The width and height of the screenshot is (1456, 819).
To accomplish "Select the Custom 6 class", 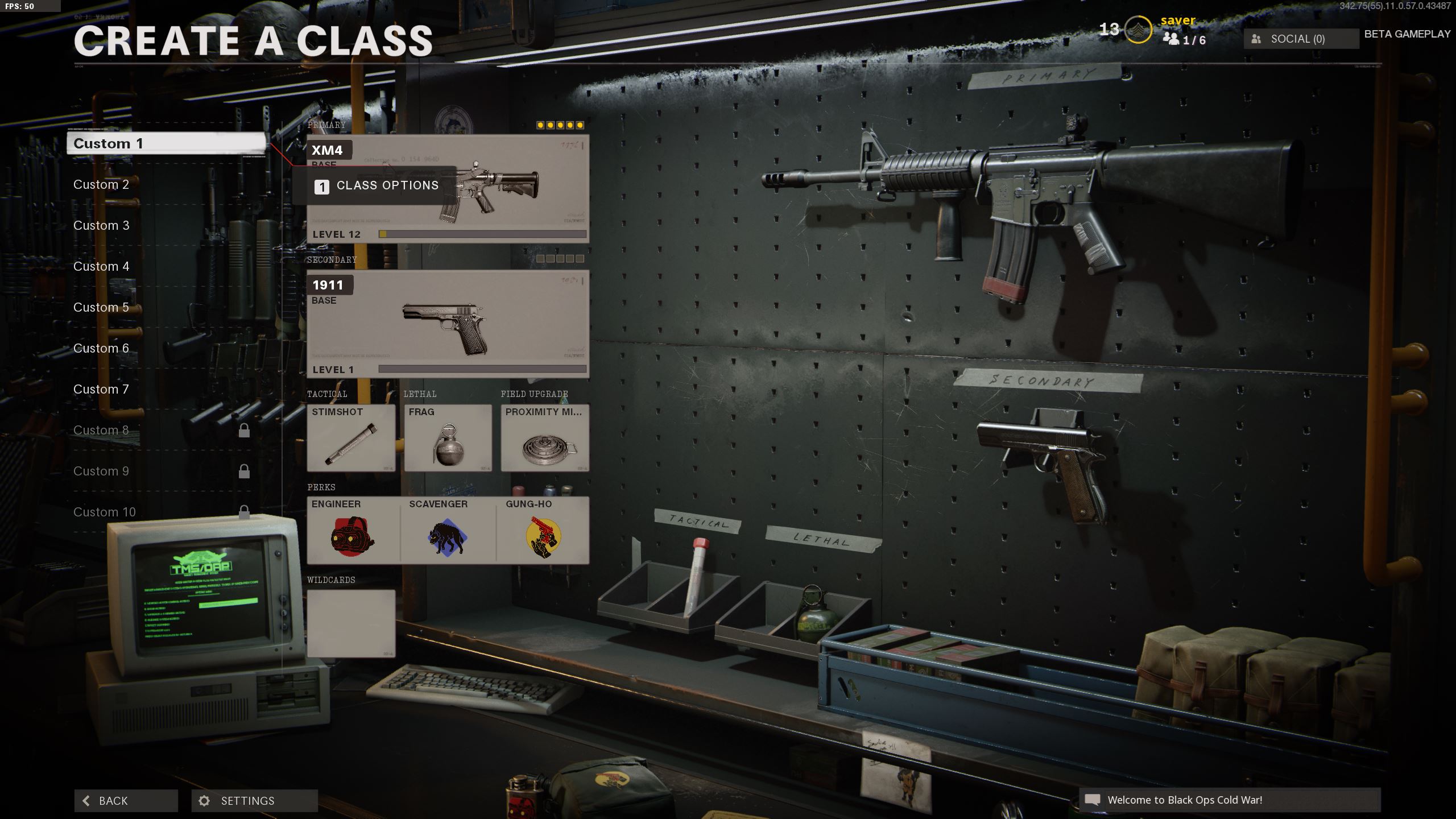I will (x=101, y=348).
